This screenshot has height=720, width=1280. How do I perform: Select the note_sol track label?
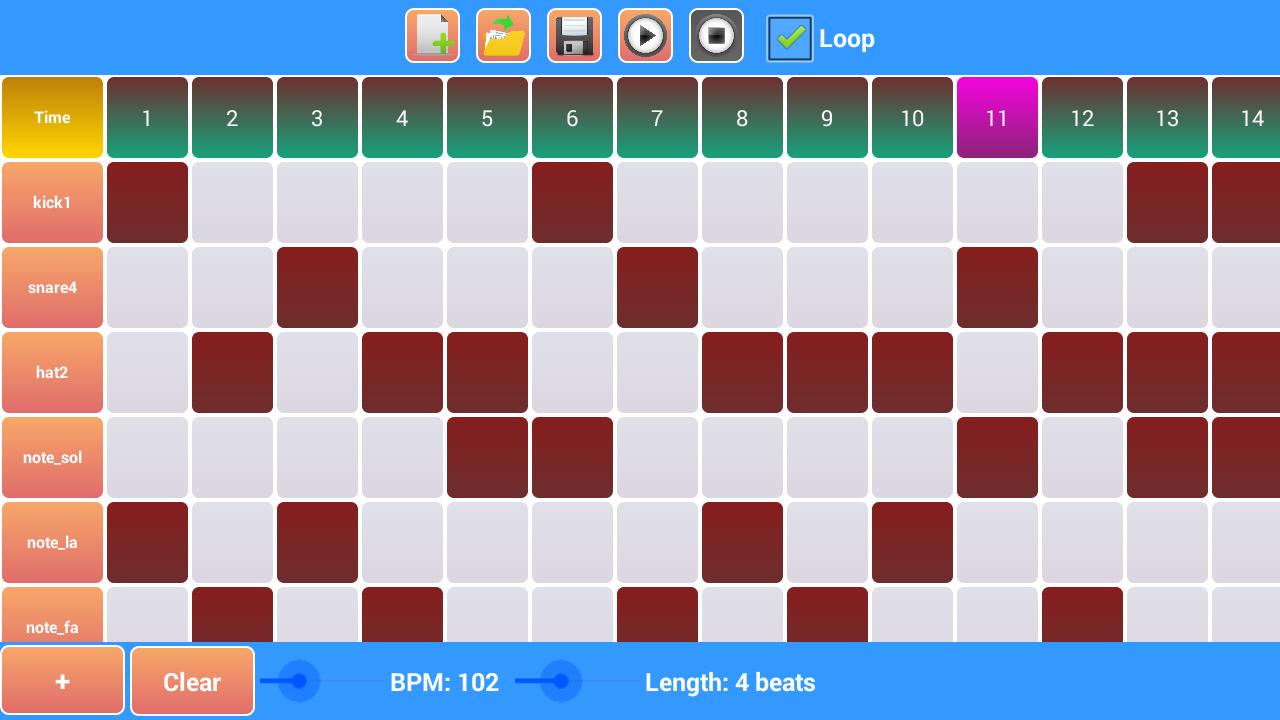tap(52, 457)
